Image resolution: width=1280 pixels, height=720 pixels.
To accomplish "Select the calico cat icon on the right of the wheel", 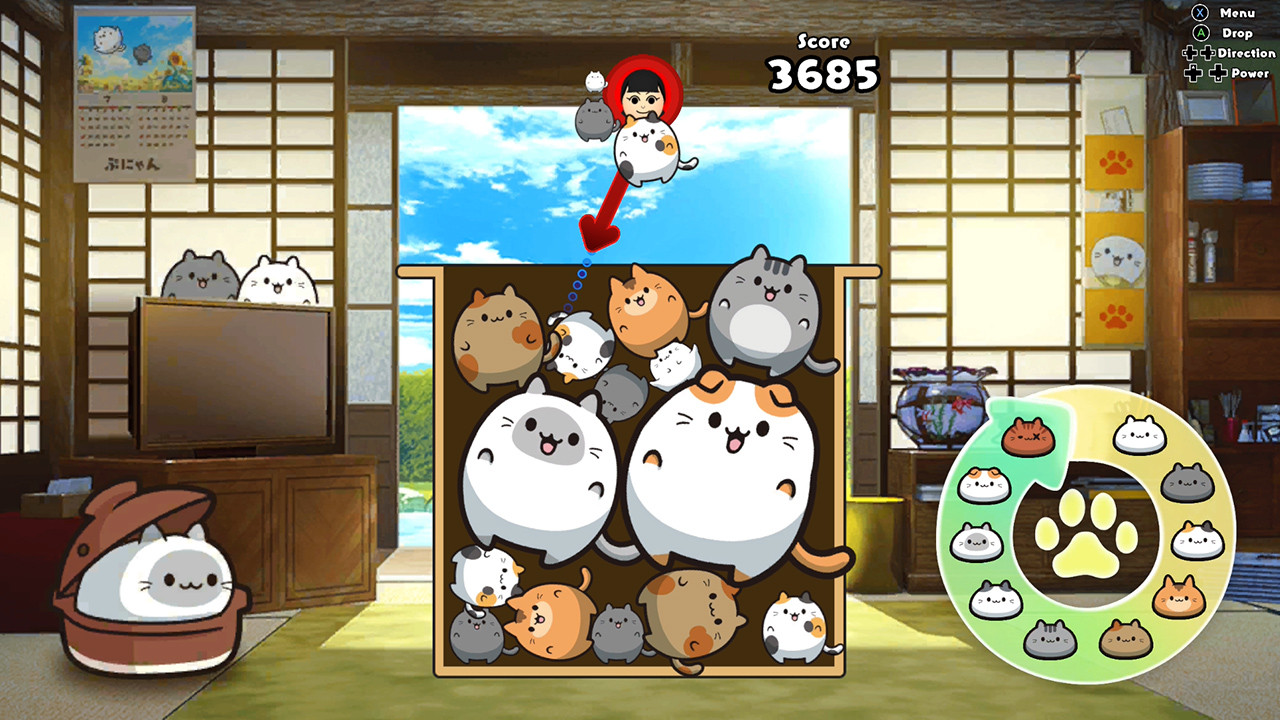I will pos(1197,538).
